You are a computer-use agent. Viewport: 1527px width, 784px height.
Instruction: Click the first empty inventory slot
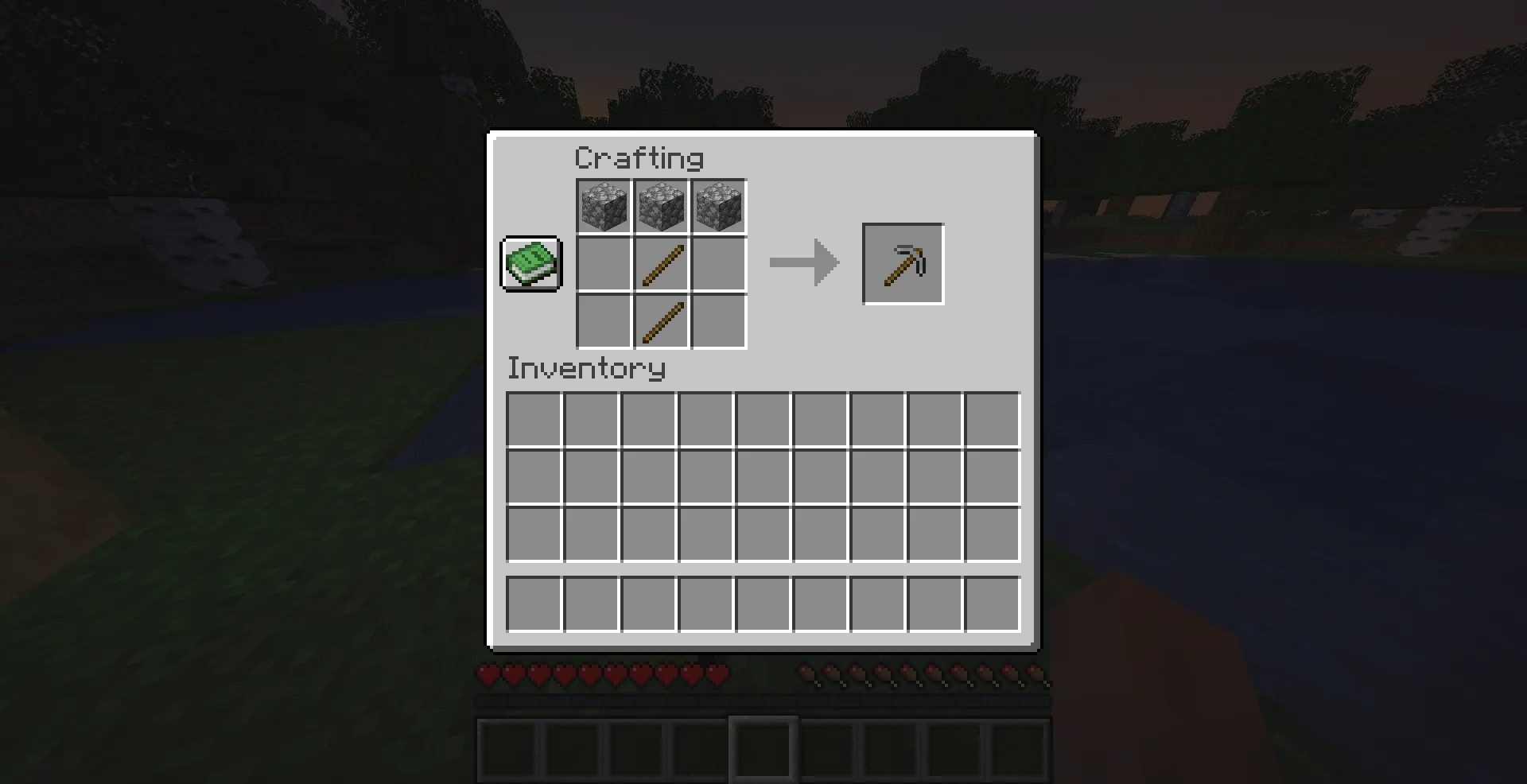[534, 421]
